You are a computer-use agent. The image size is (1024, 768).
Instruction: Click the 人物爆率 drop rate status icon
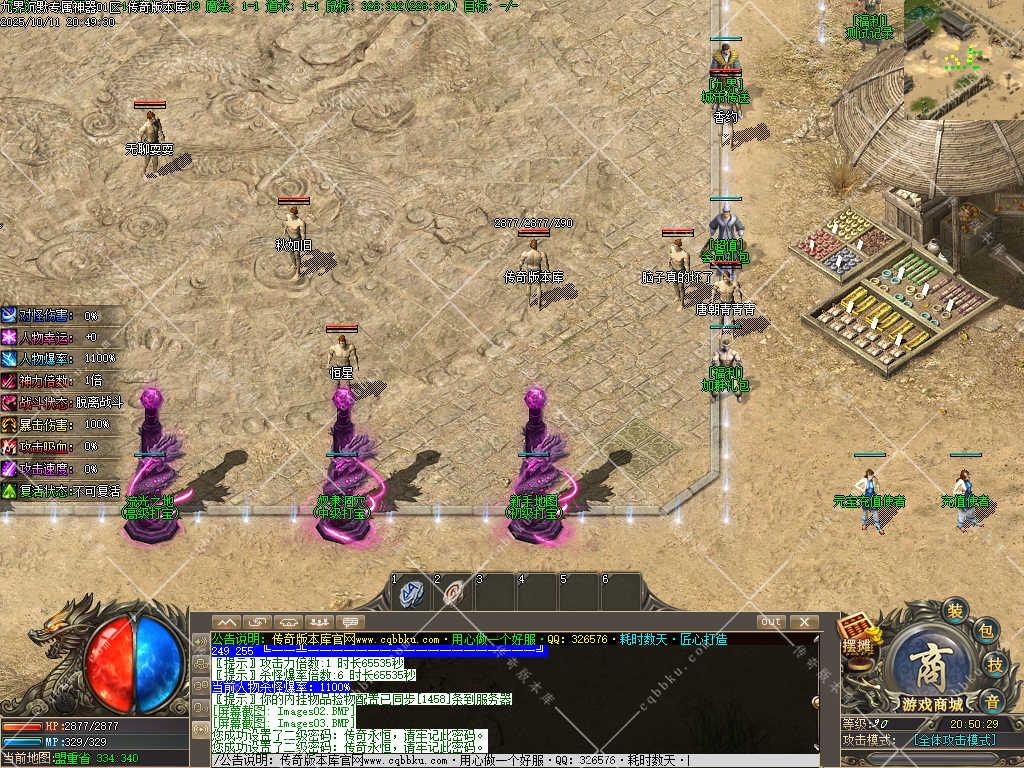pyautogui.click(x=9, y=358)
